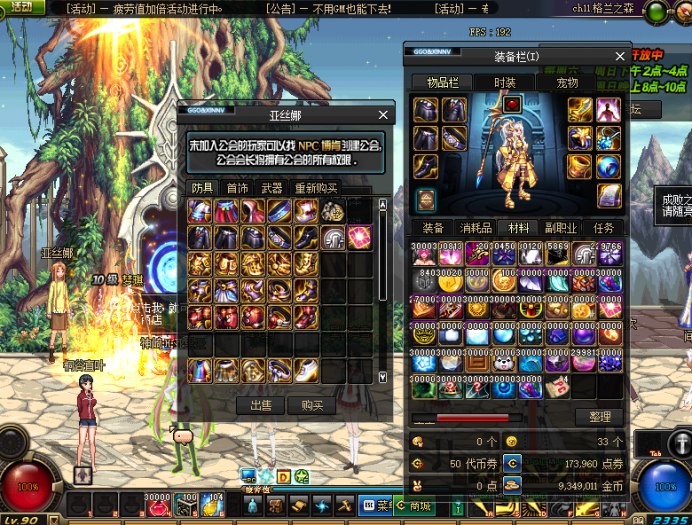Switch to the 时装 tab
Viewport: 692px width, 525px height.
pos(505,82)
